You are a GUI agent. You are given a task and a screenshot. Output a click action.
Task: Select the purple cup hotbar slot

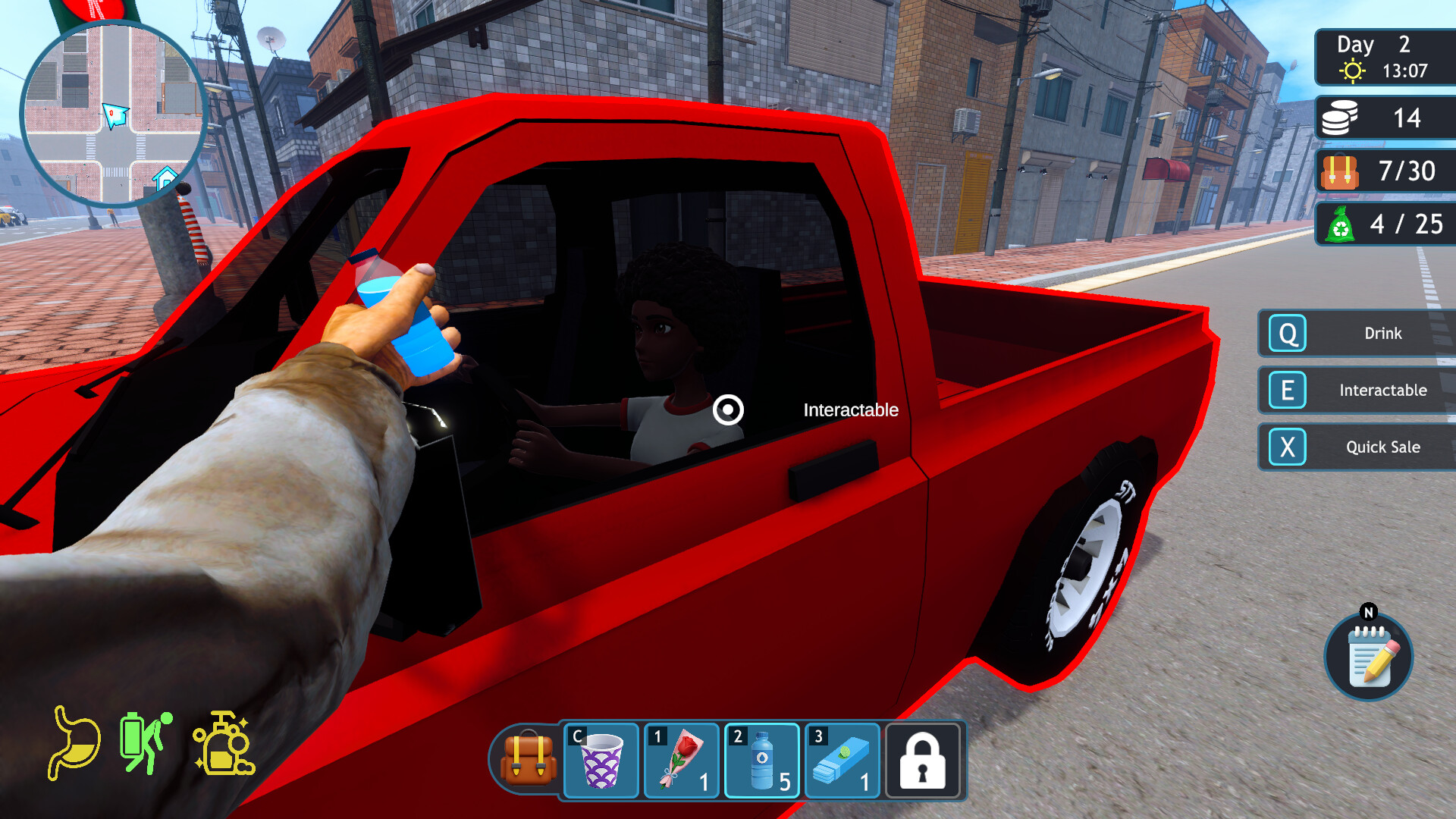(x=601, y=760)
